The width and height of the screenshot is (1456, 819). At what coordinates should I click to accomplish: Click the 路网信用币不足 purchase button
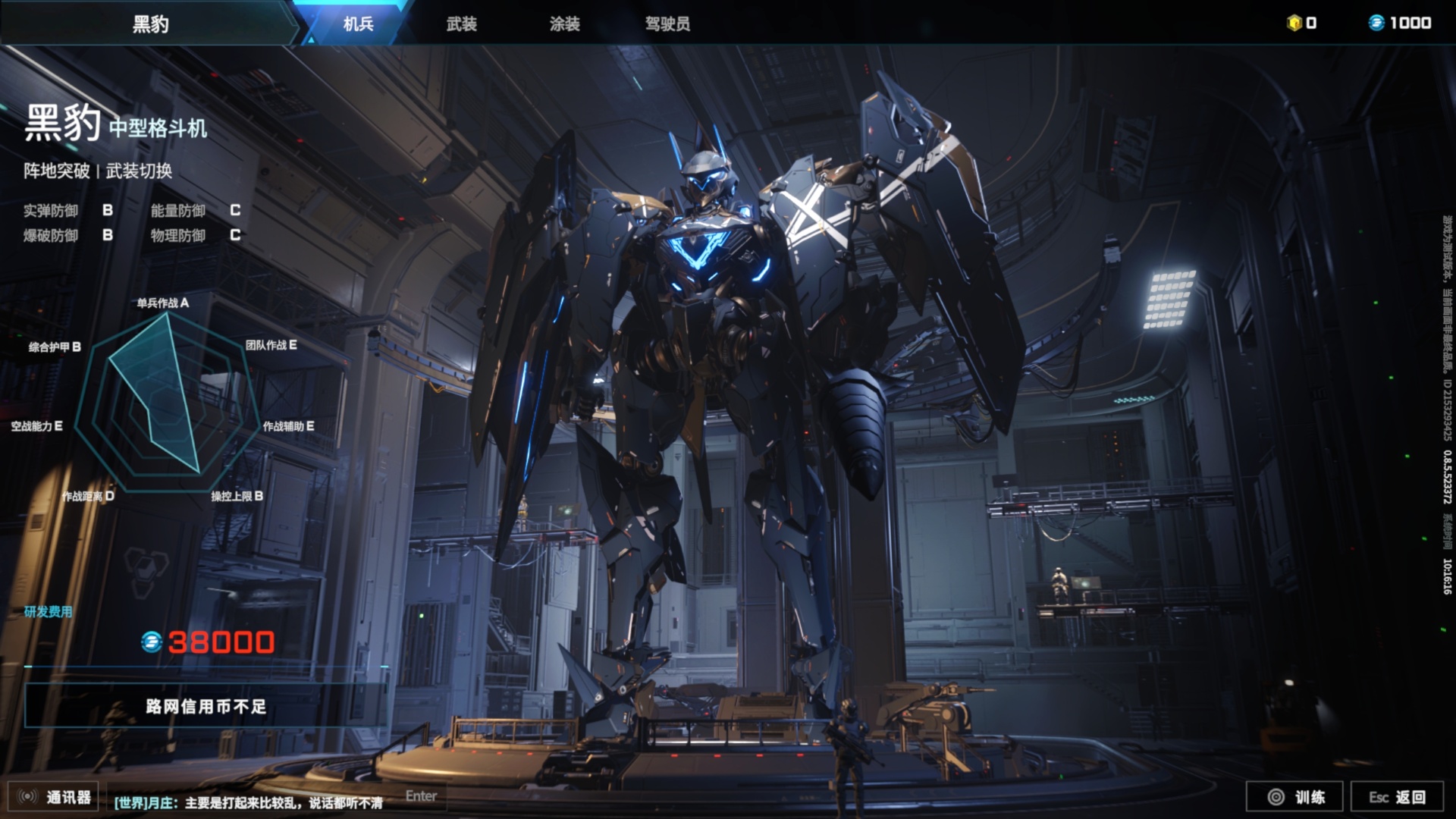[x=206, y=707]
